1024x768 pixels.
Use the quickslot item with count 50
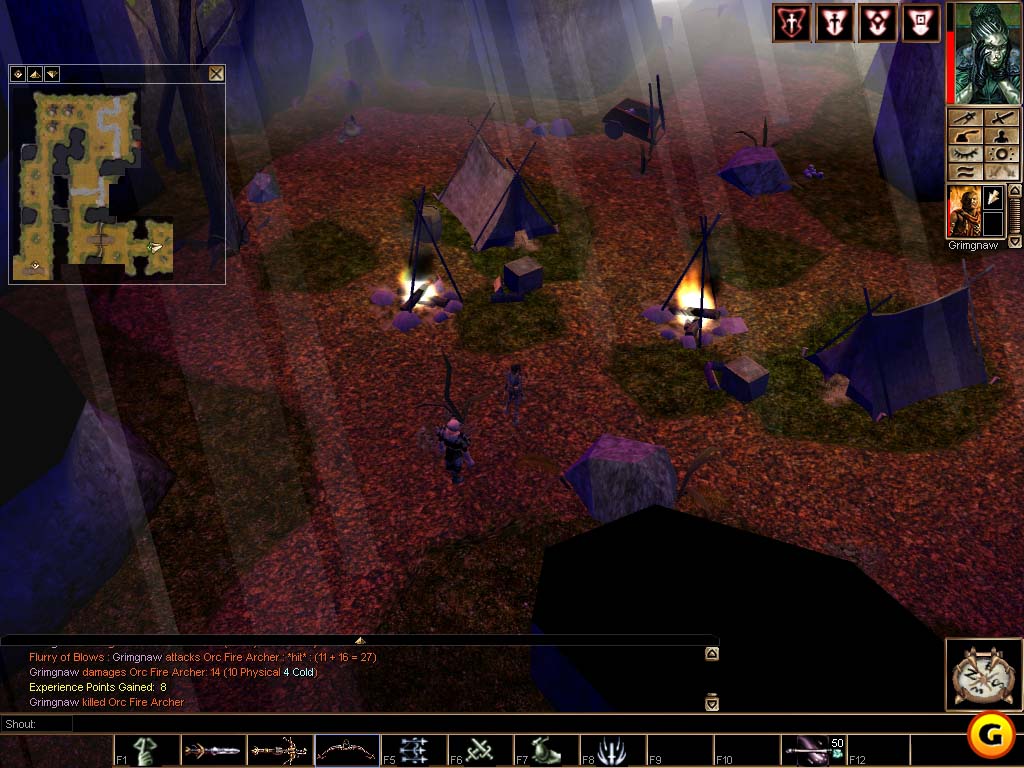point(814,750)
